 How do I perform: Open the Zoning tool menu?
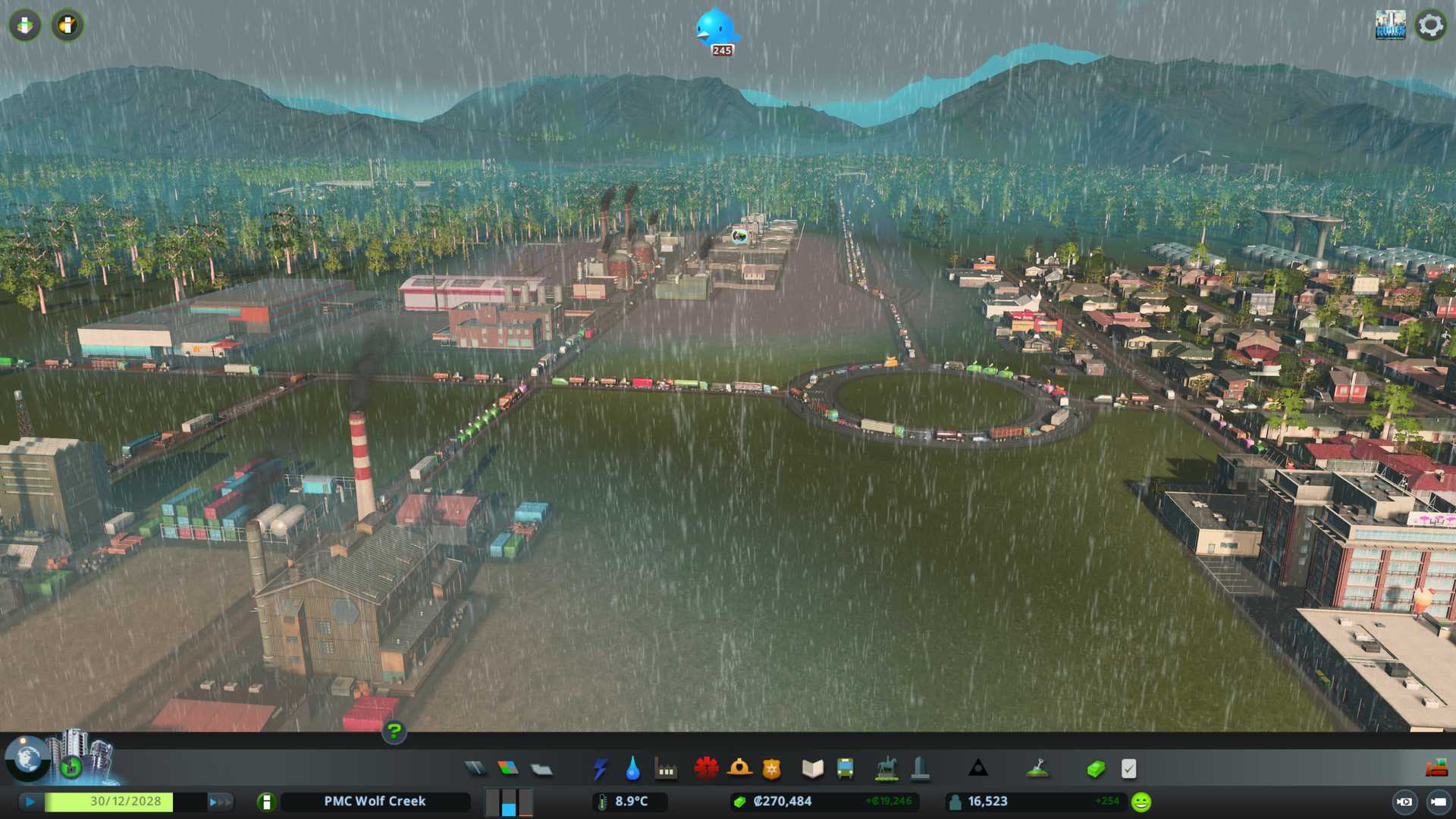coord(508,769)
